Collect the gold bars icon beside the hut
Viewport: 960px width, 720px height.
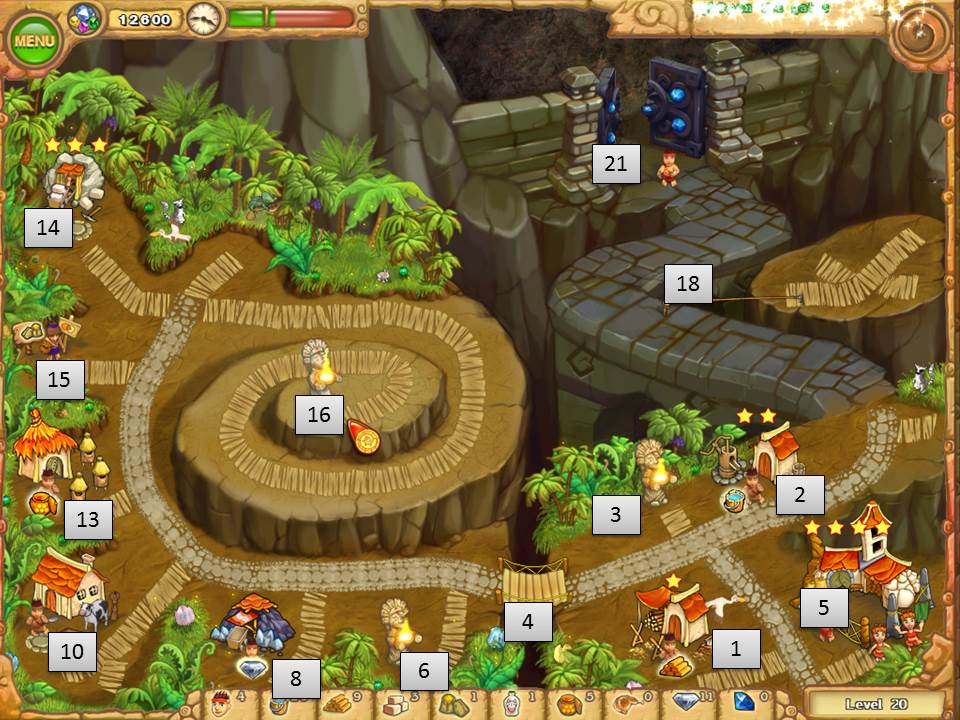(676, 666)
